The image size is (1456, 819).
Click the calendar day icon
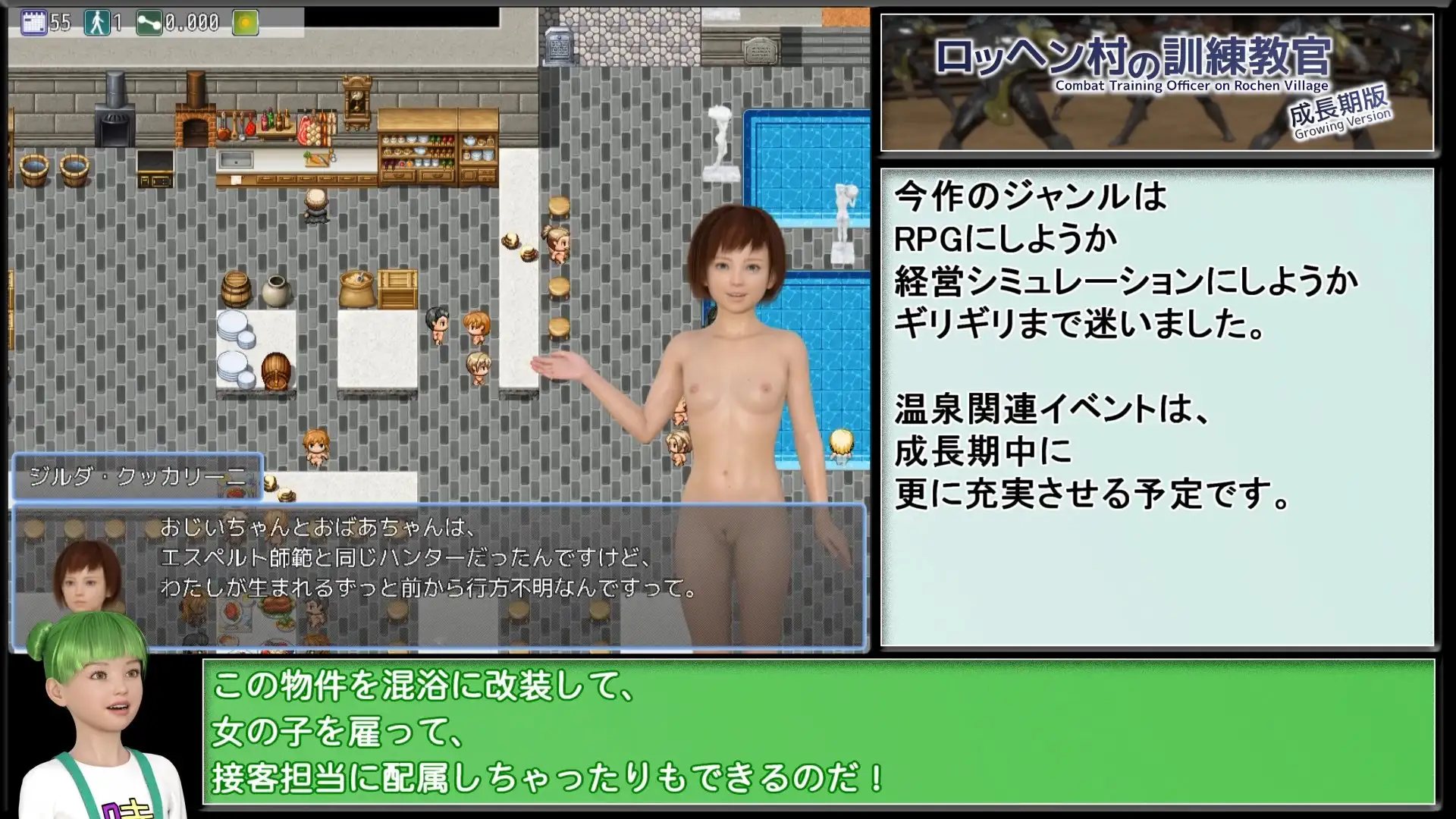(x=34, y=23)
